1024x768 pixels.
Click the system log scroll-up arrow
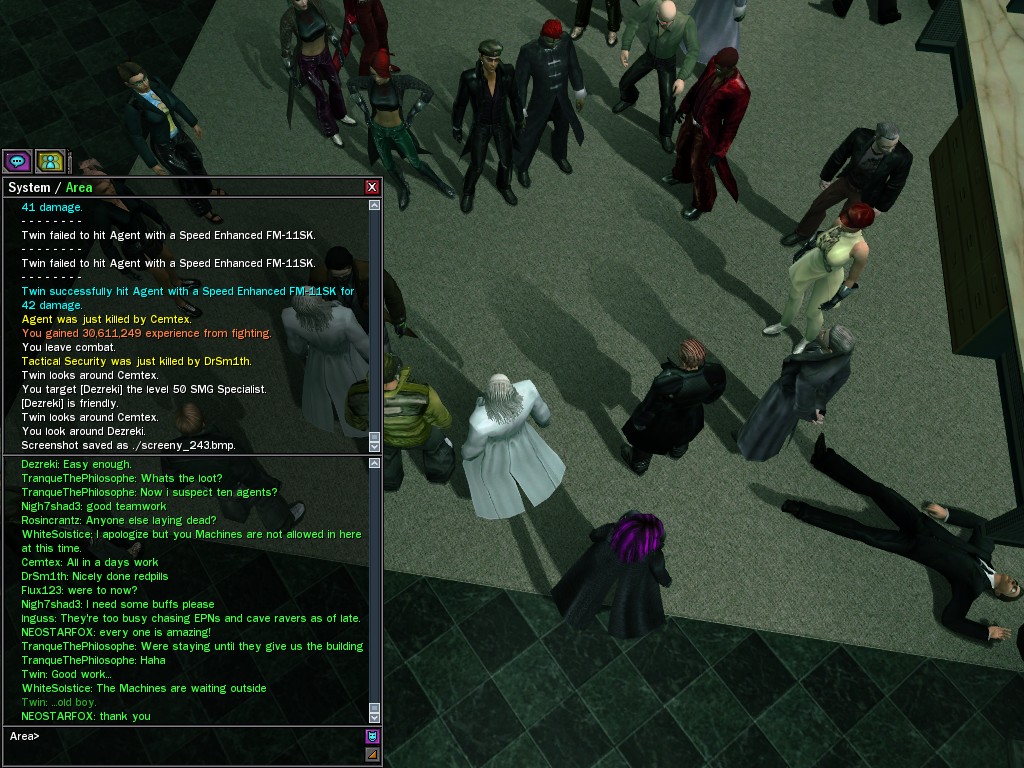(375, 205)
